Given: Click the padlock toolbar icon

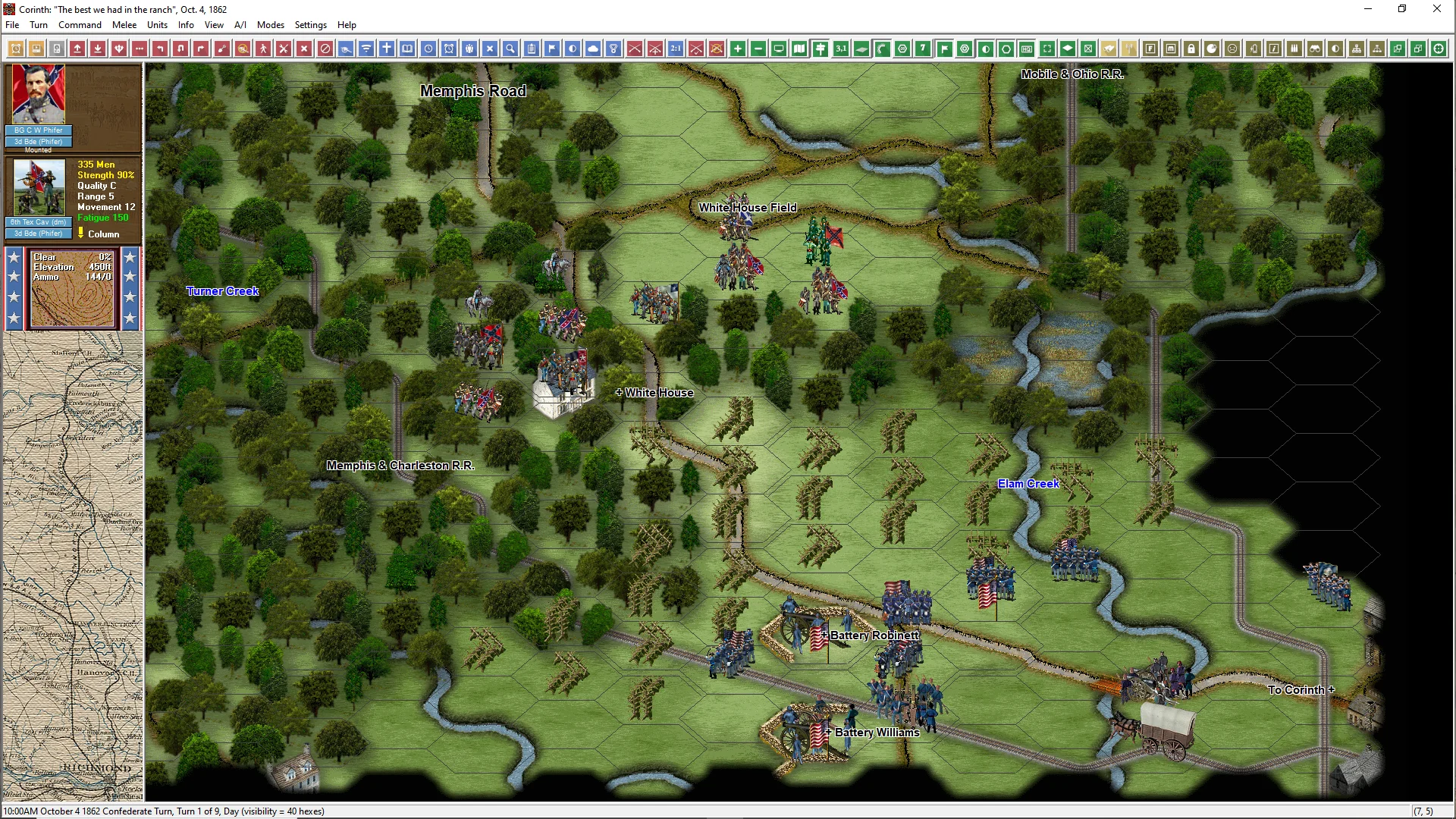Looking at the screenshot, I should (1191, 49).
